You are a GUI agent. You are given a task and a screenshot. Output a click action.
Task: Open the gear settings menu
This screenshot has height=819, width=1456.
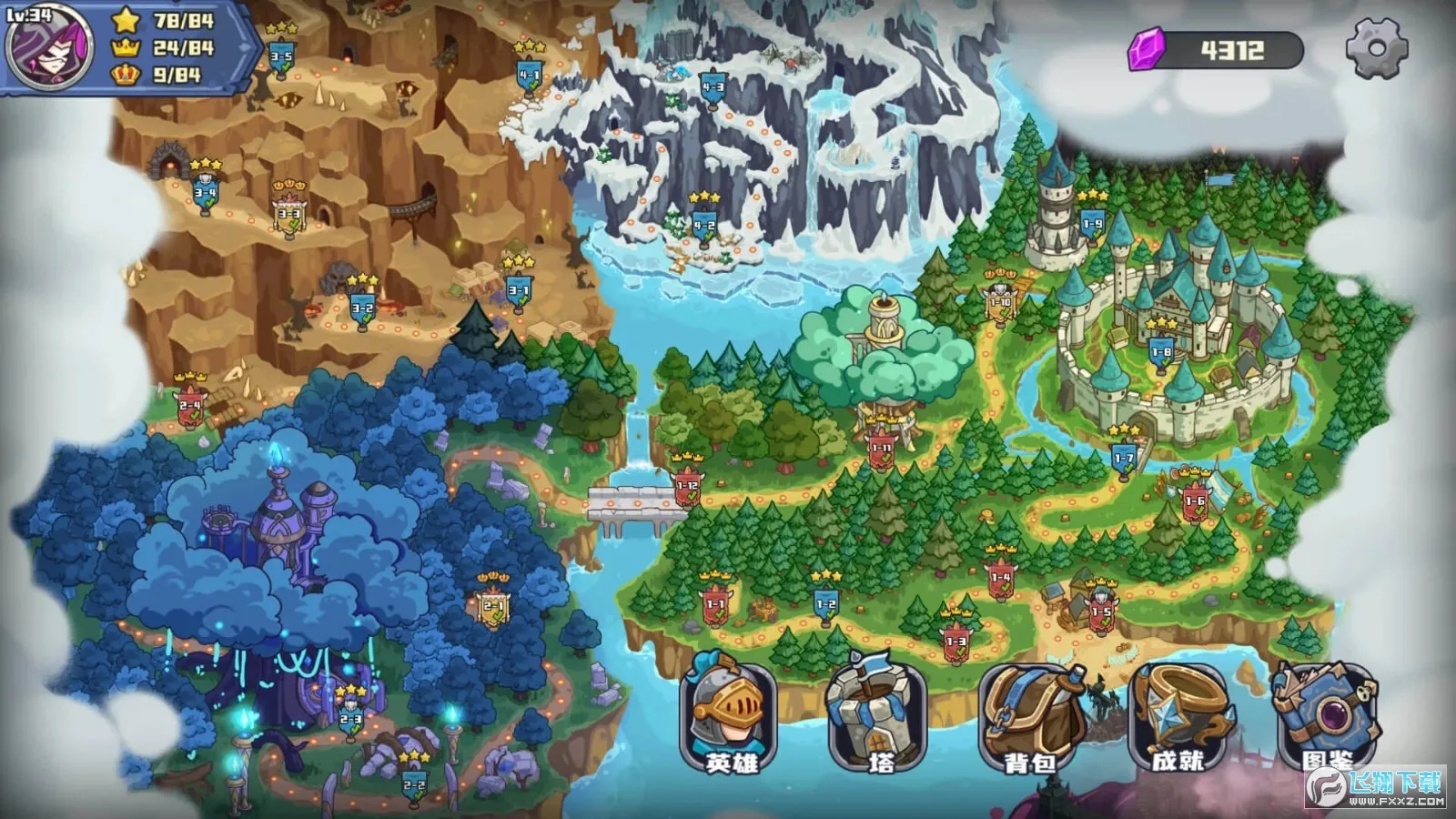click(x=1376, y=48)
